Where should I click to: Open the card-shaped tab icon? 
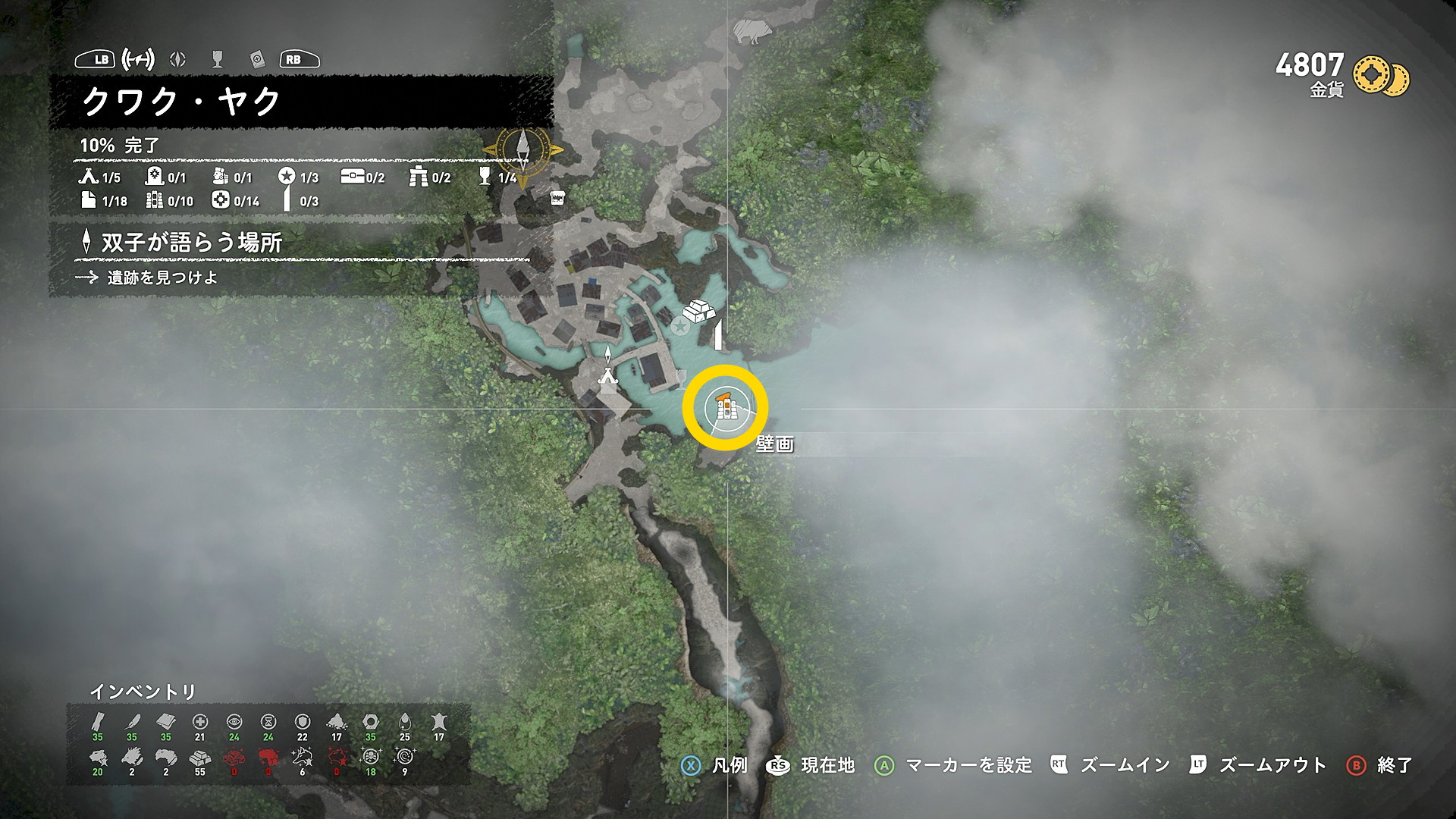256,59
